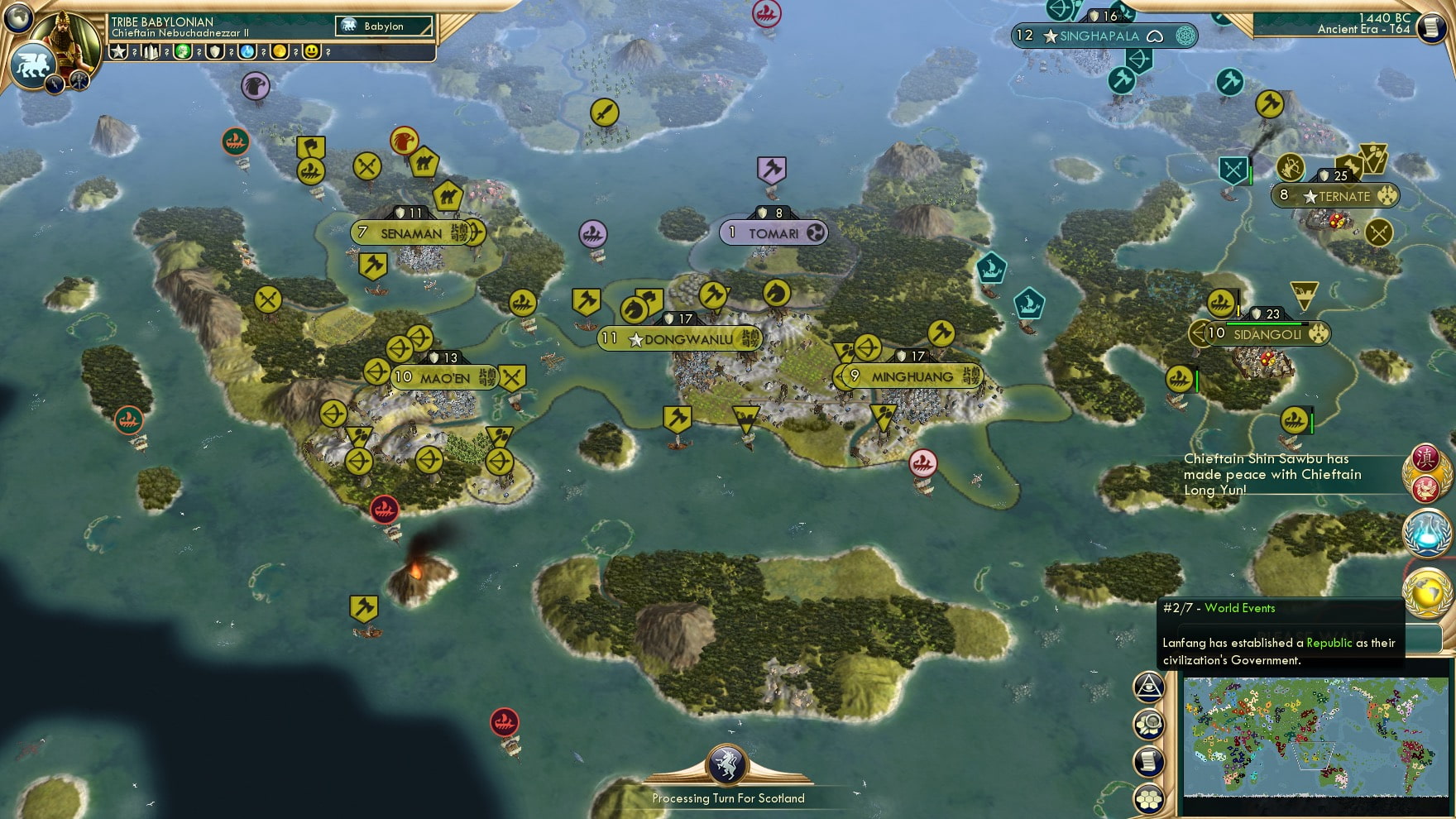Image resolution: width=1456 pixels, height=819 pixels.
Task: Toggle the cloud icon beside Singhapala banner
Action: 1157,36
